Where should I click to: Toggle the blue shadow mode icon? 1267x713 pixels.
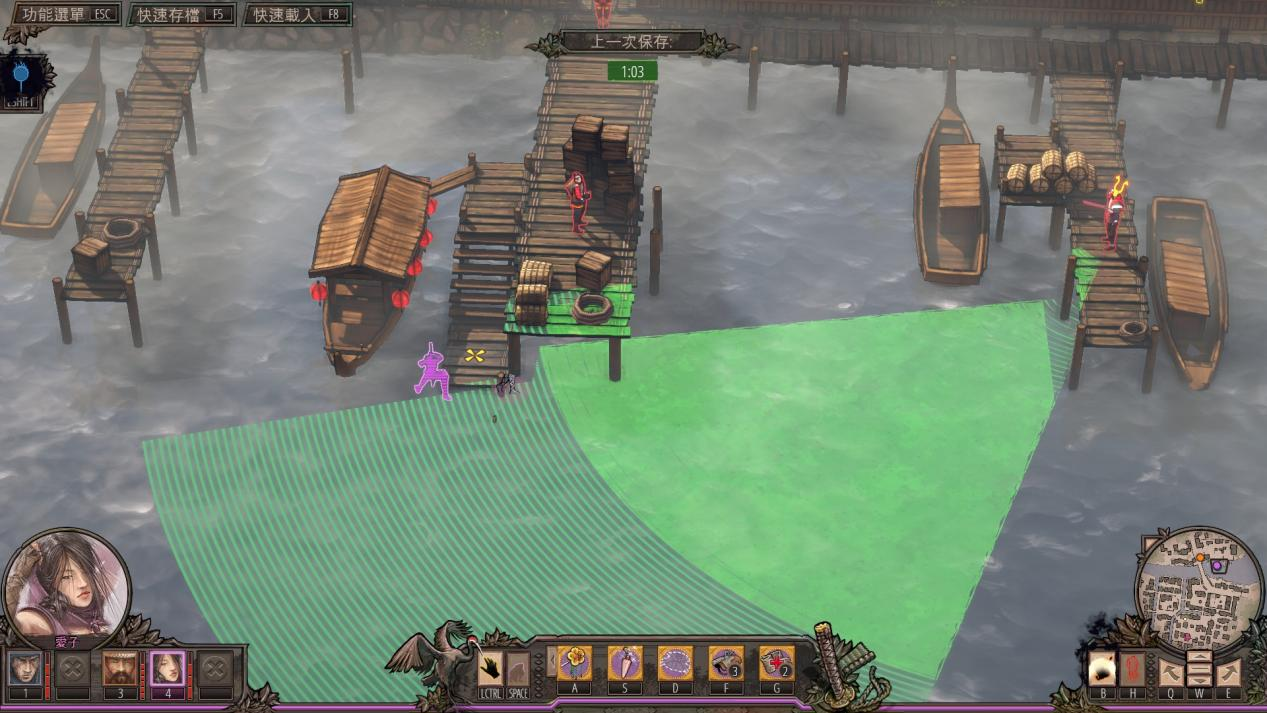coord(19,76)
